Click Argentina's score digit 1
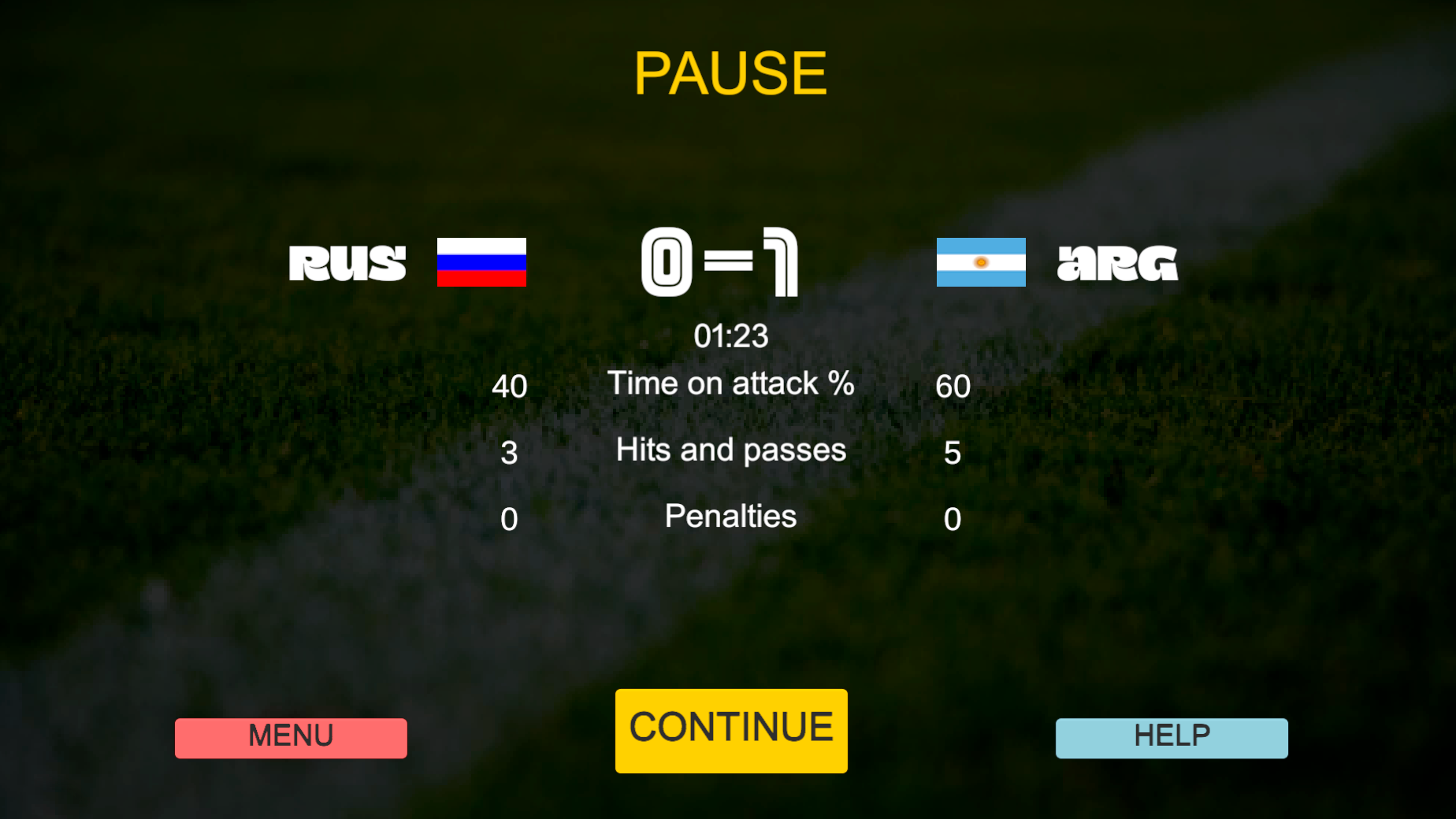Screen dimensions: 1456x819 (780, 263)
